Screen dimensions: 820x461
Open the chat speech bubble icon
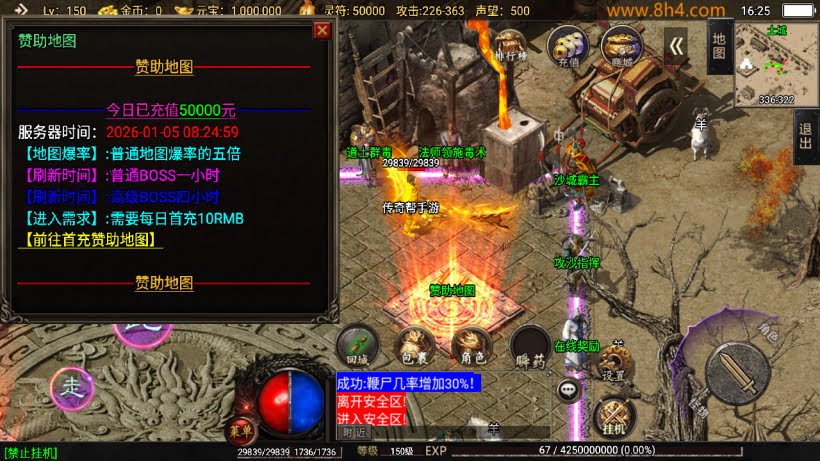coord(570,390)
